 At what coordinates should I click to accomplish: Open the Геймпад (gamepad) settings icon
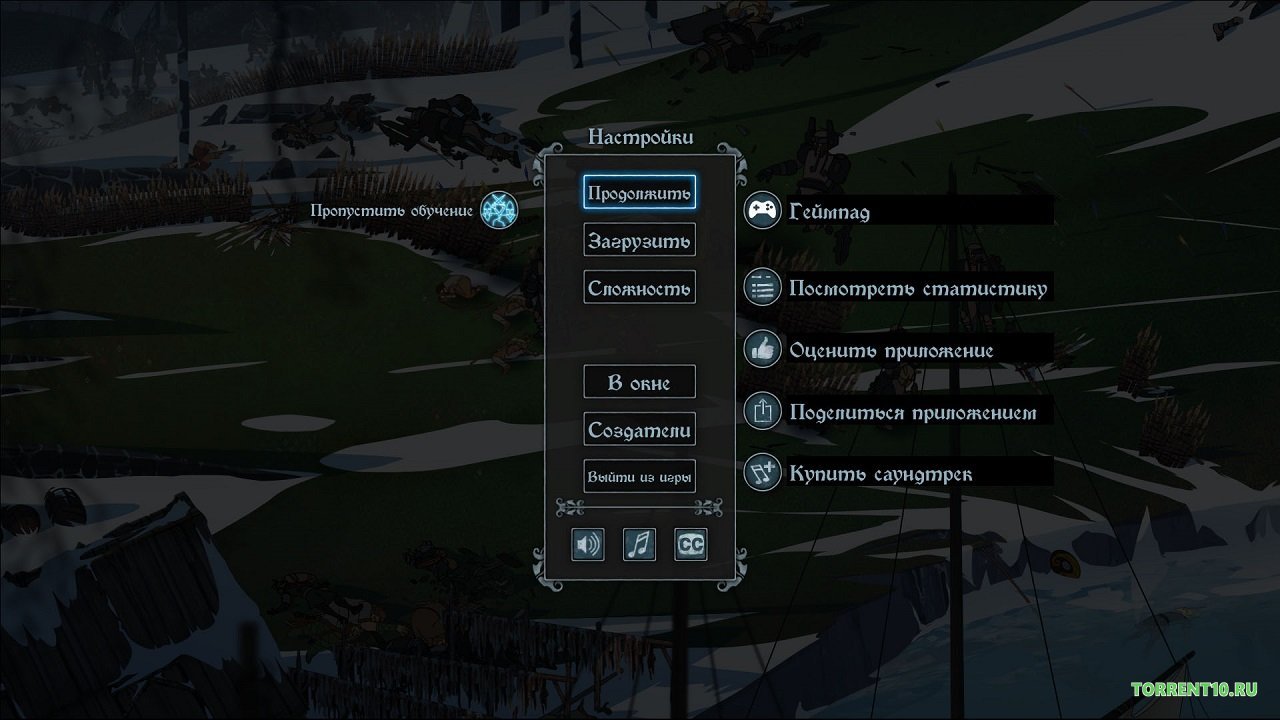(762, 211)
